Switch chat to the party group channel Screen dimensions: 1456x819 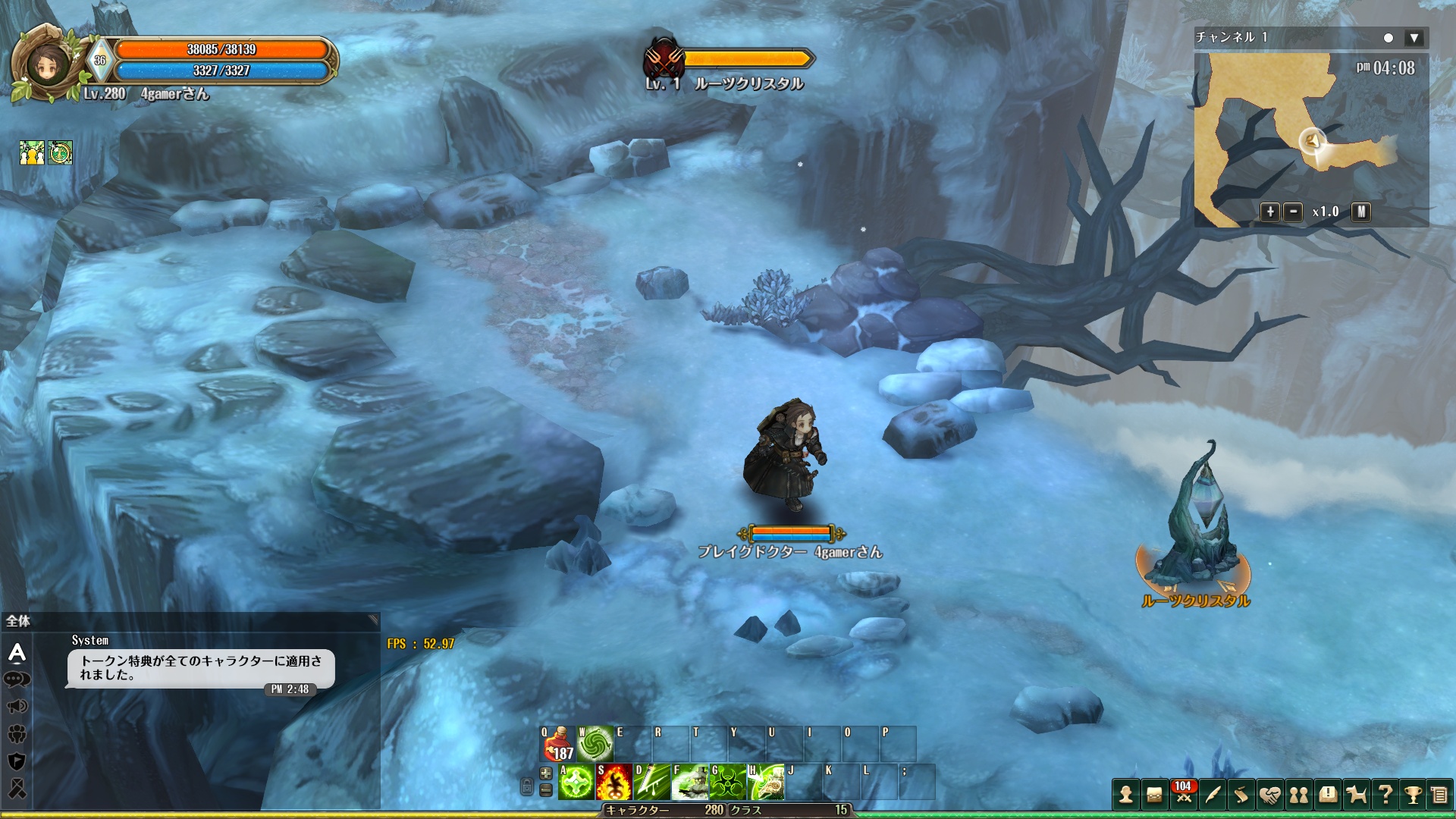17,734
